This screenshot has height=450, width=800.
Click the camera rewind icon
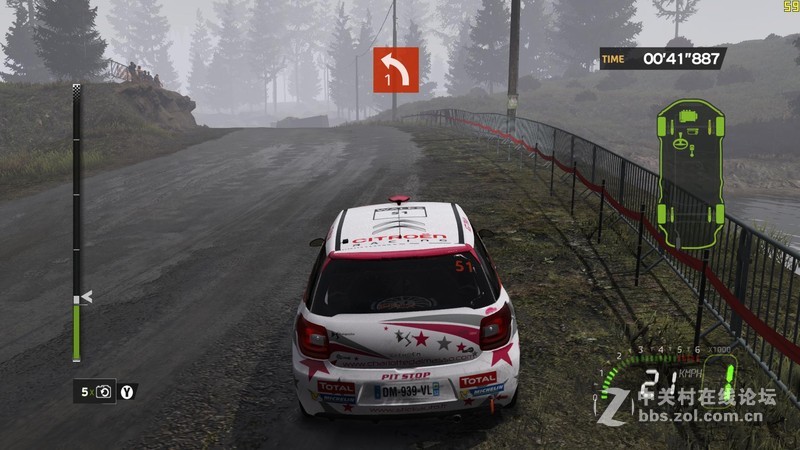pos(105,392)
